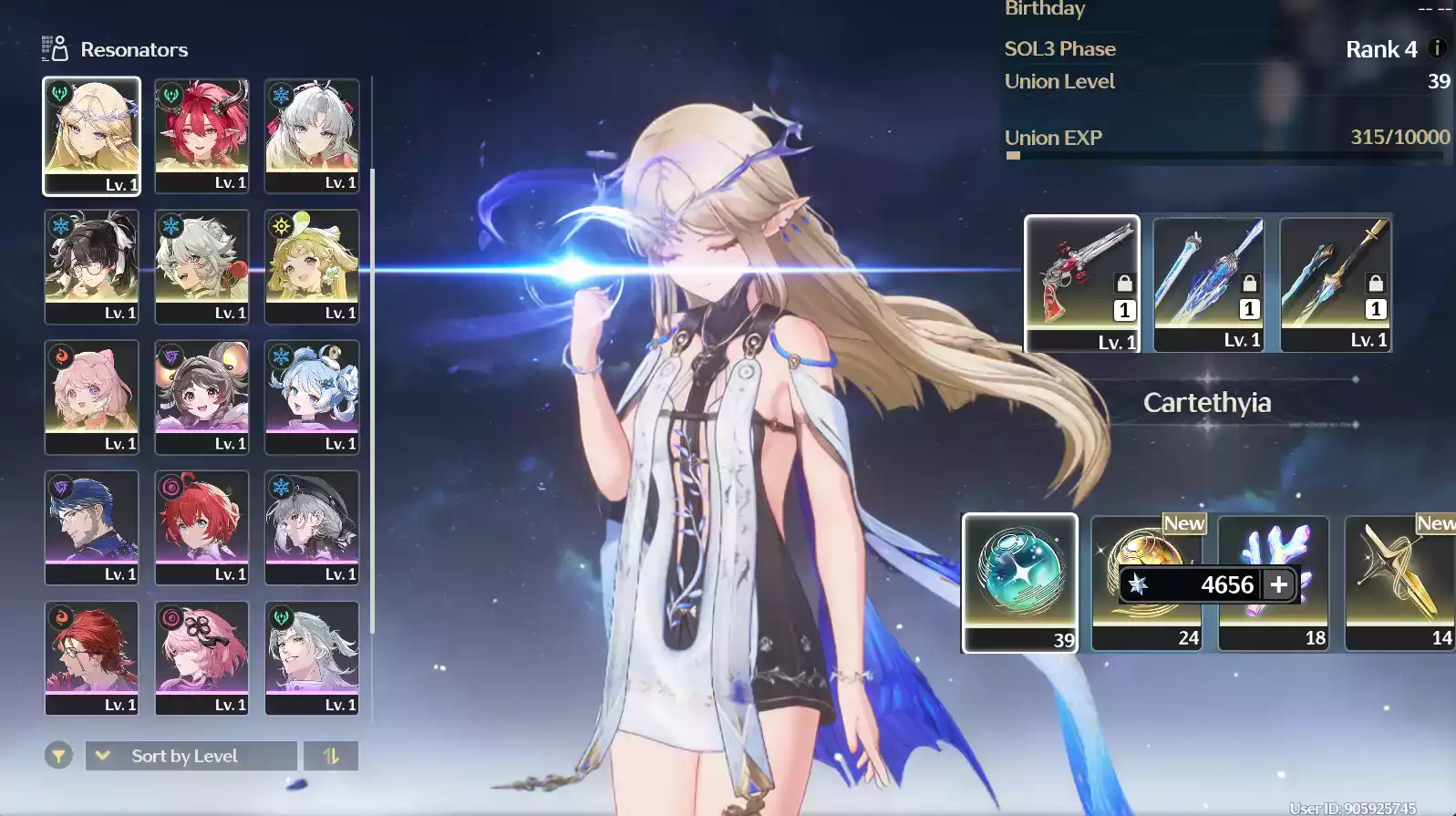Screen dimensions: 1456x816
Task: Select the blue crystal sword weapon slot
Action: (1208, 283)
